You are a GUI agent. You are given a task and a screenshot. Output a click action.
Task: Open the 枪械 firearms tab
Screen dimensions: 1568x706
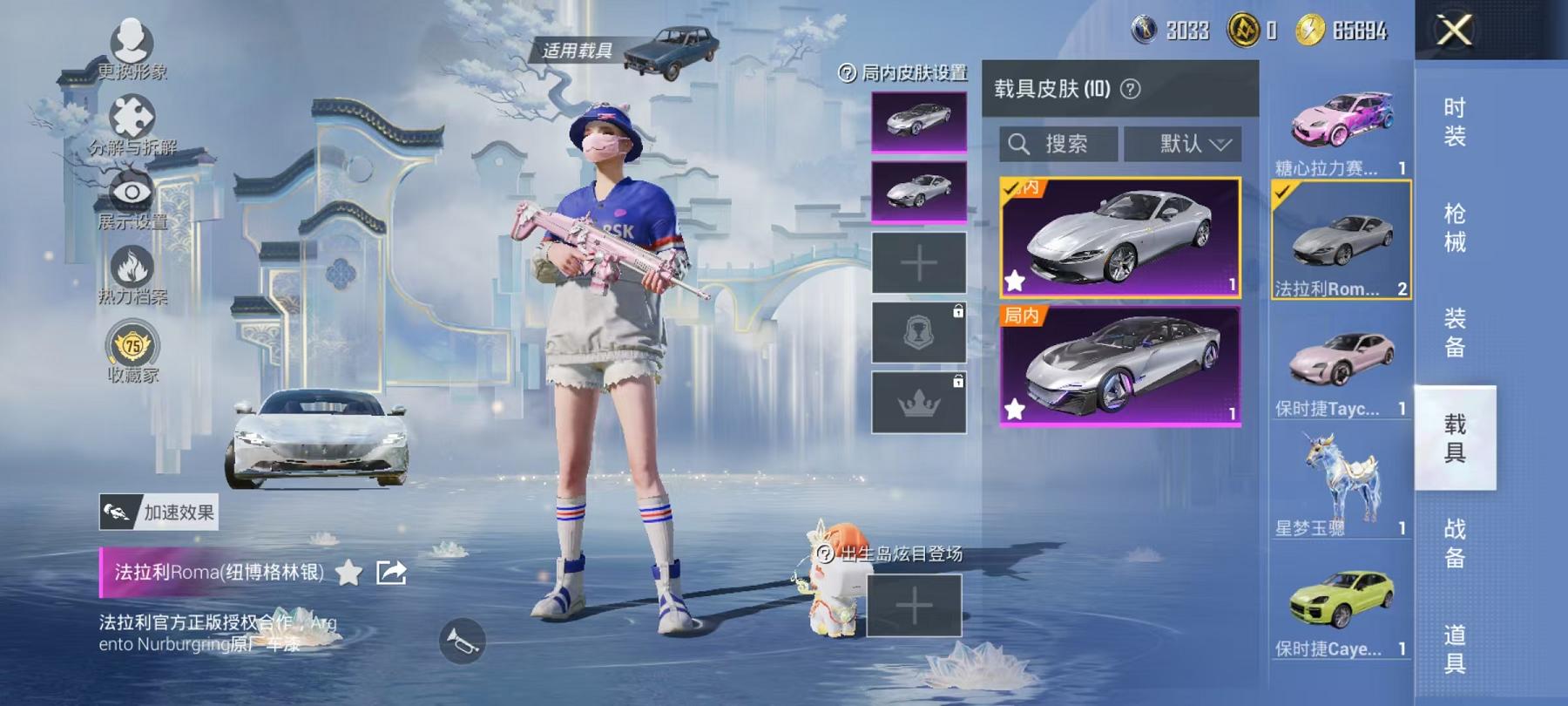(1454, 227)
